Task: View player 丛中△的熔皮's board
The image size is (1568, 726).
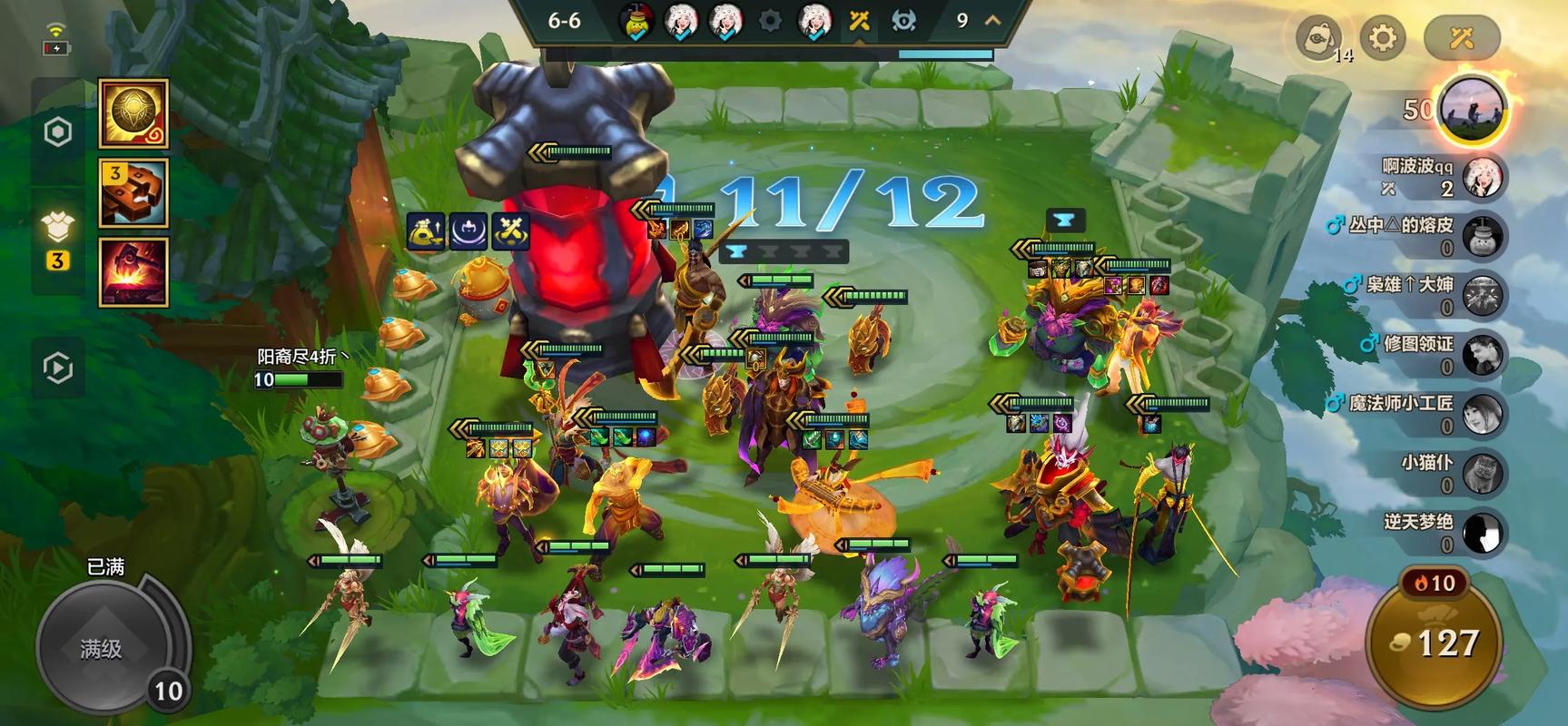Action: click(1484, 236)
